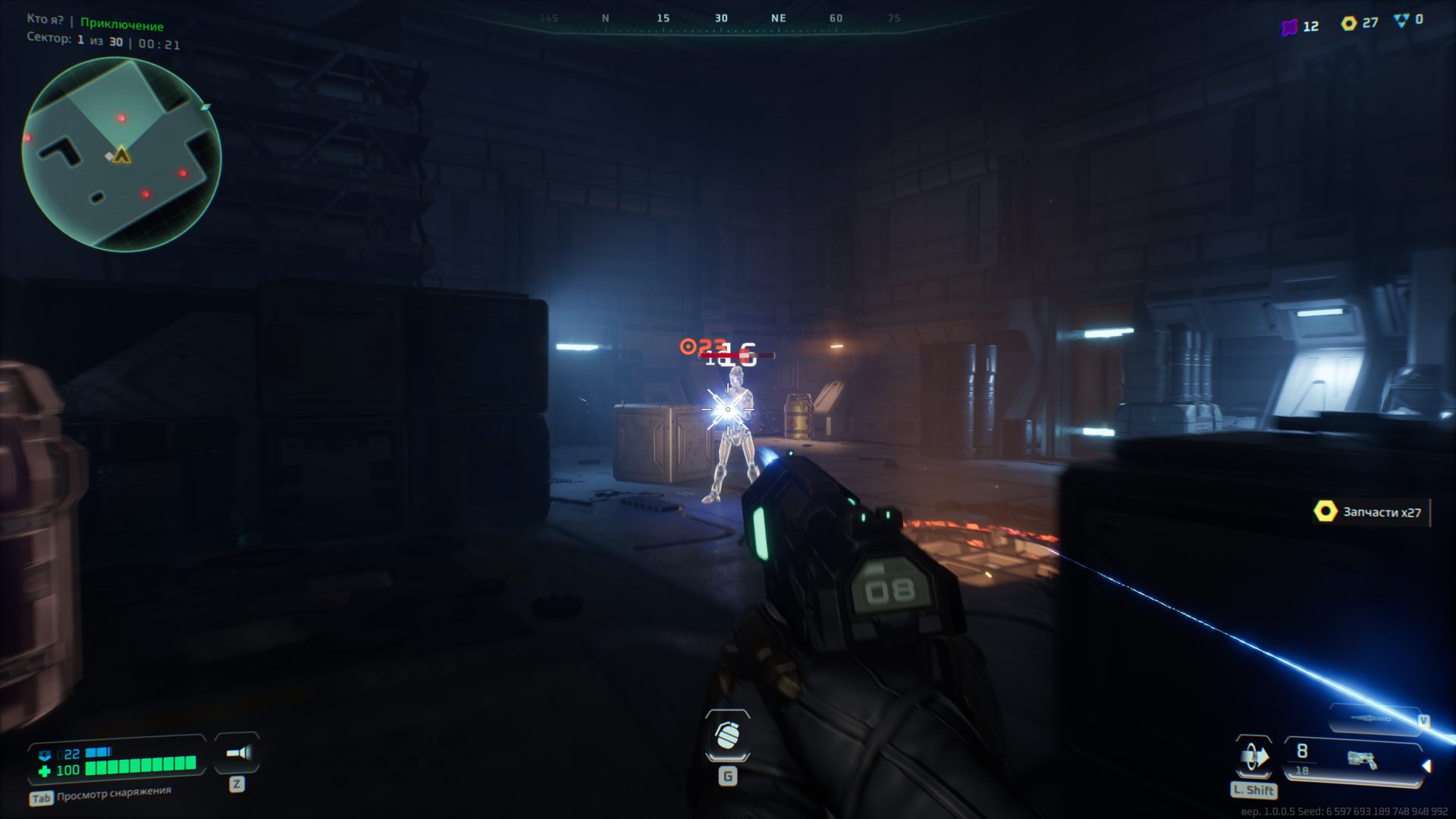Click the health cross icon beside 100
The height and width of the screenshot is (819, 1456).
coord(44,770)
